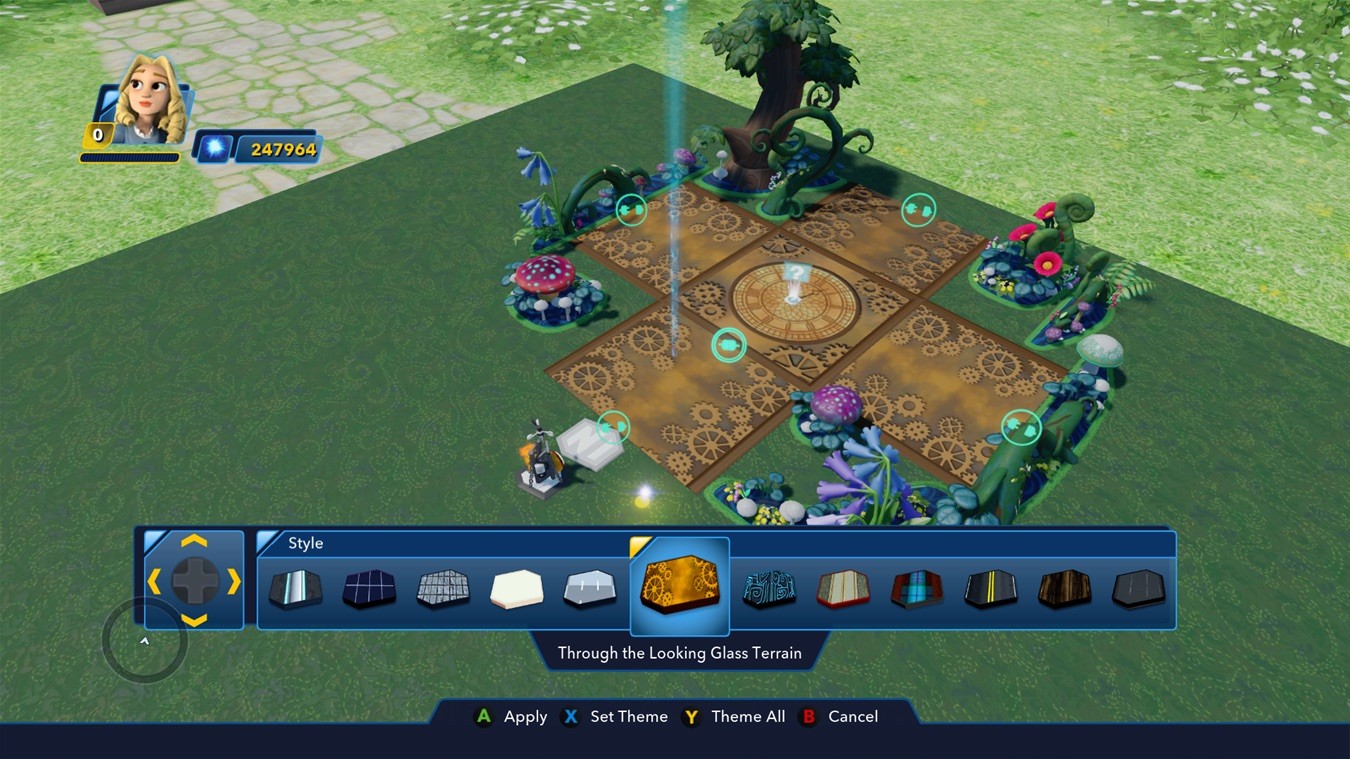Click the right arrow on the d-pad panel
This screenshot has height=759, width=1350.
point(234,581)
